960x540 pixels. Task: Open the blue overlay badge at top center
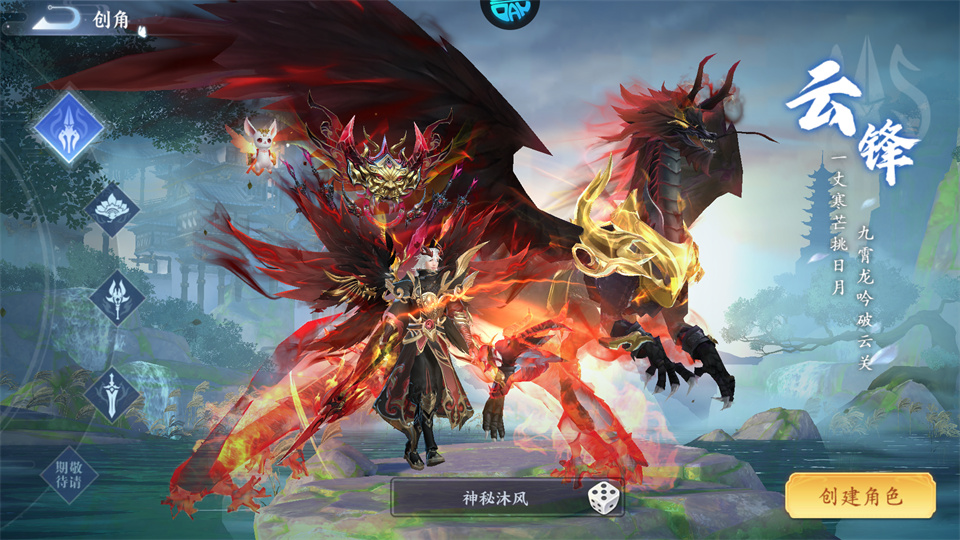pos(509,10)
